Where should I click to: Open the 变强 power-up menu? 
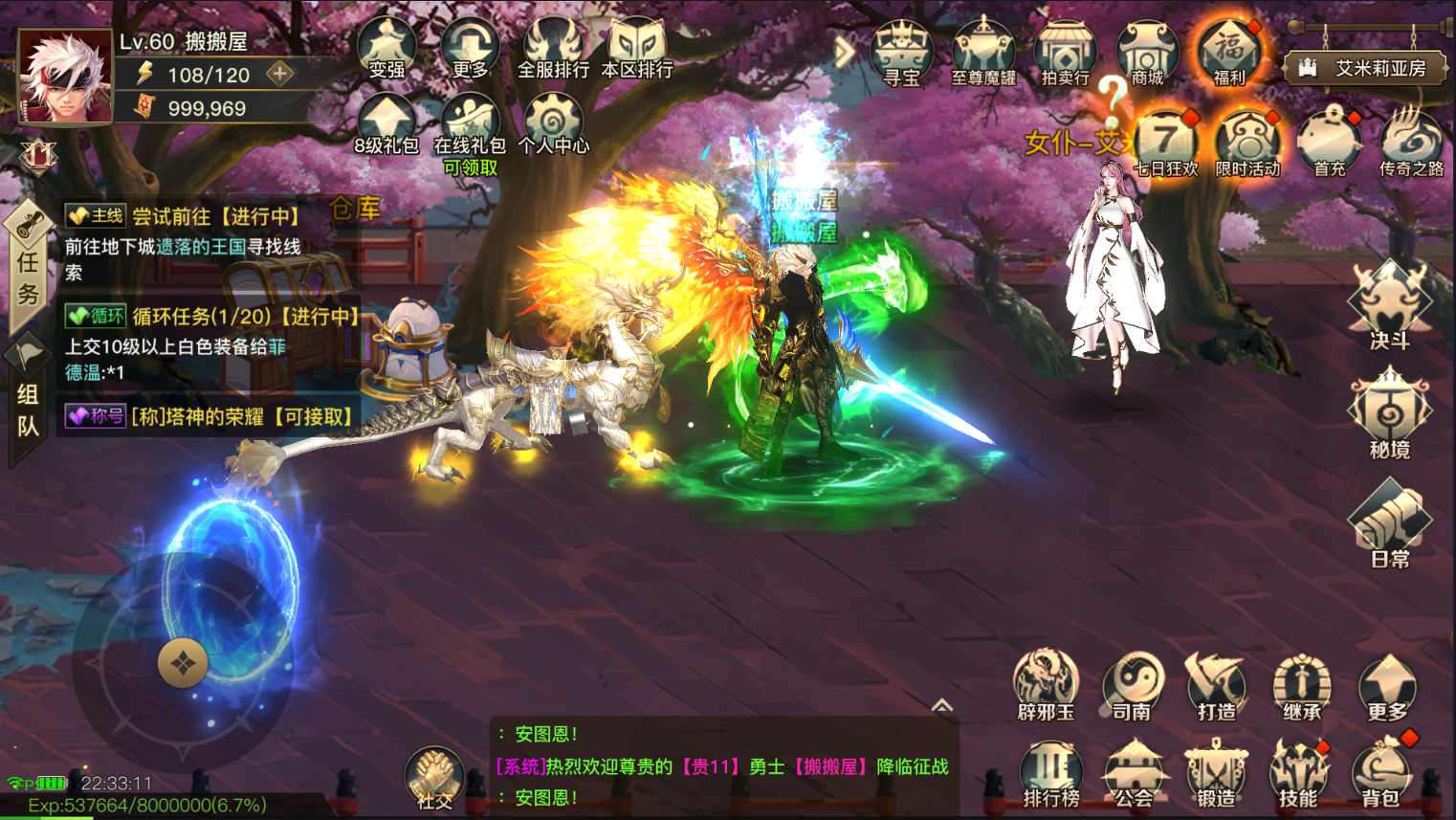386,48
